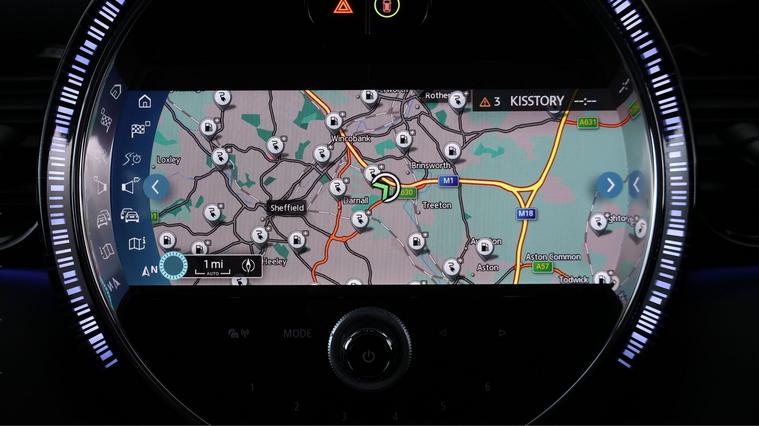759x426 pixels.
Task: Click the compass icon beside the scale
Action: [x=249, y=266]
